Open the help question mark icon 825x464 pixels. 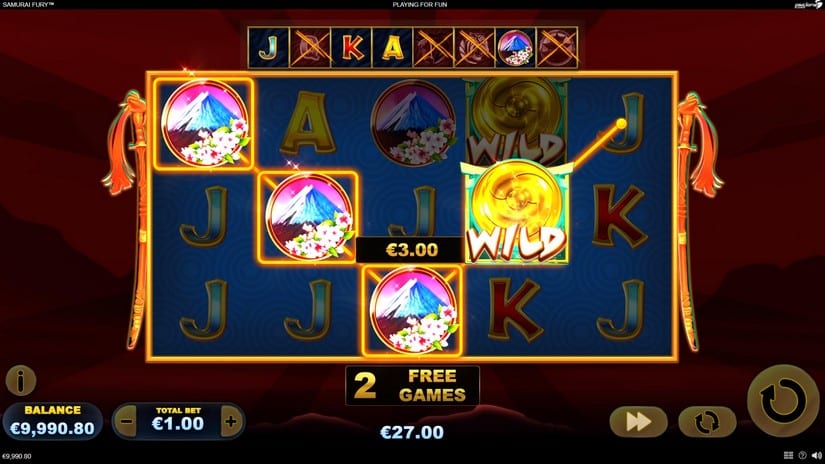tap(802, 456)
